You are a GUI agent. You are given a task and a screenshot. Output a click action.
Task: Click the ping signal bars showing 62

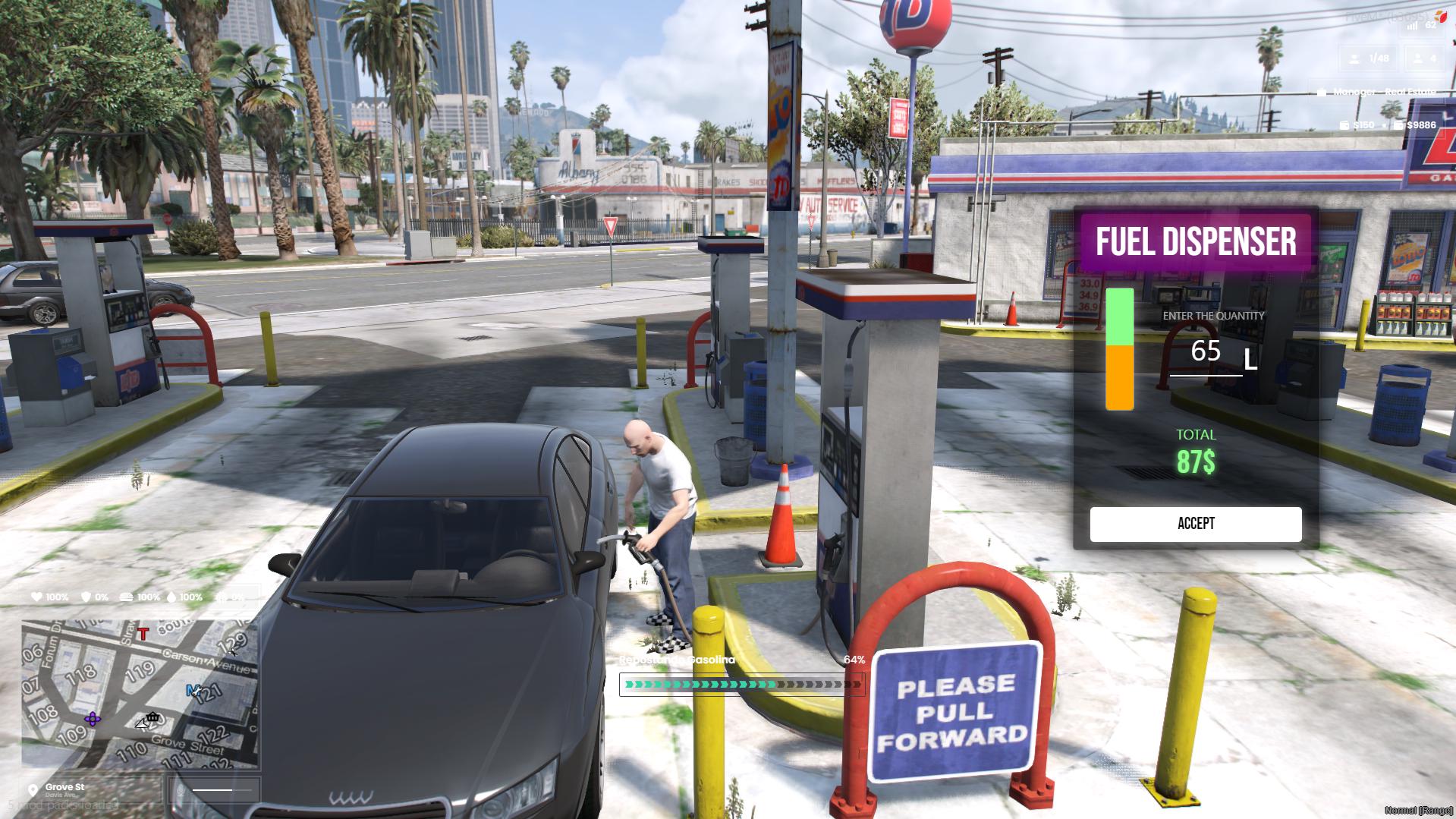(1412, 26)
